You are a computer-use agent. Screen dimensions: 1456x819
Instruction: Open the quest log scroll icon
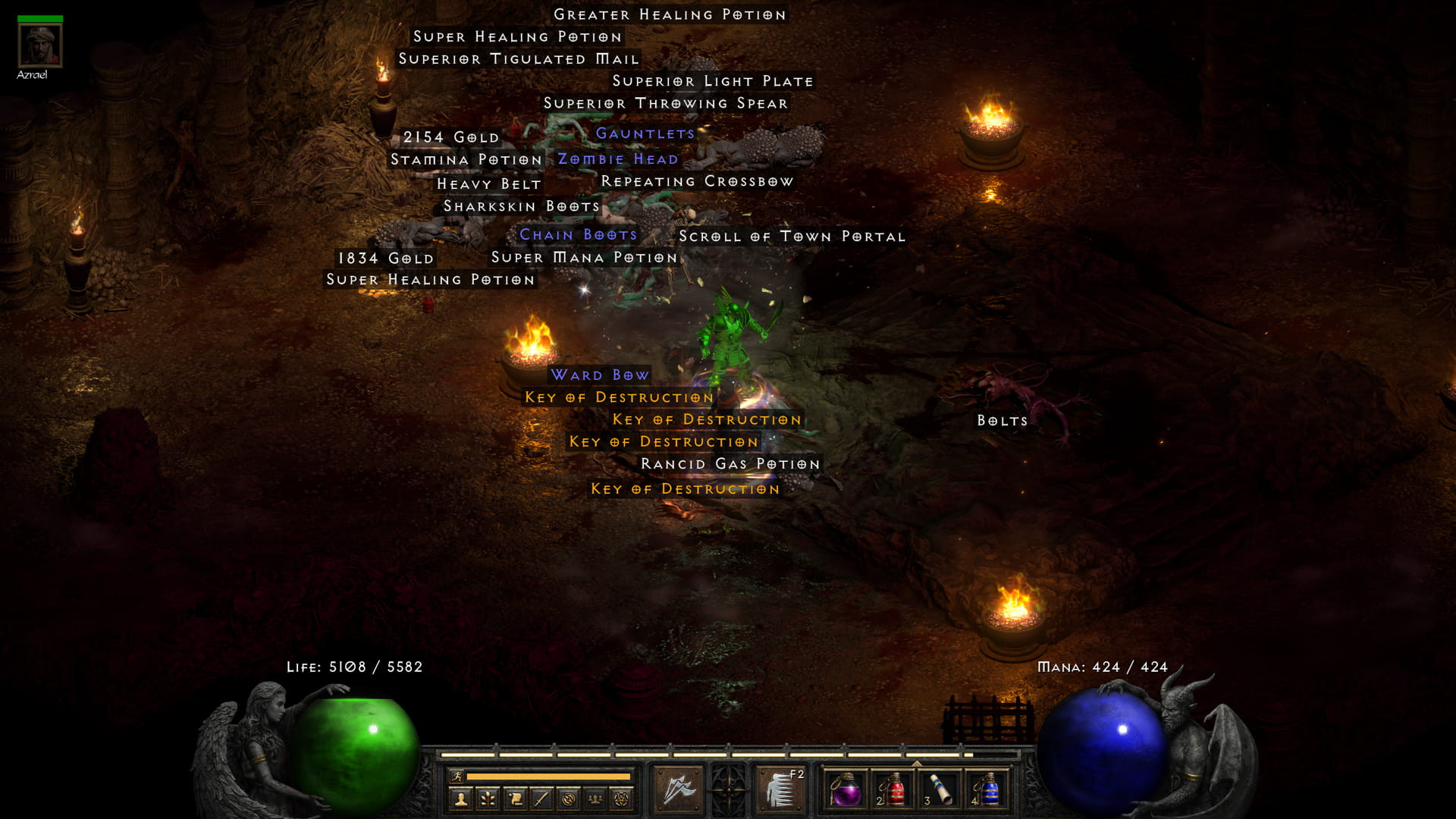(516, 798)
